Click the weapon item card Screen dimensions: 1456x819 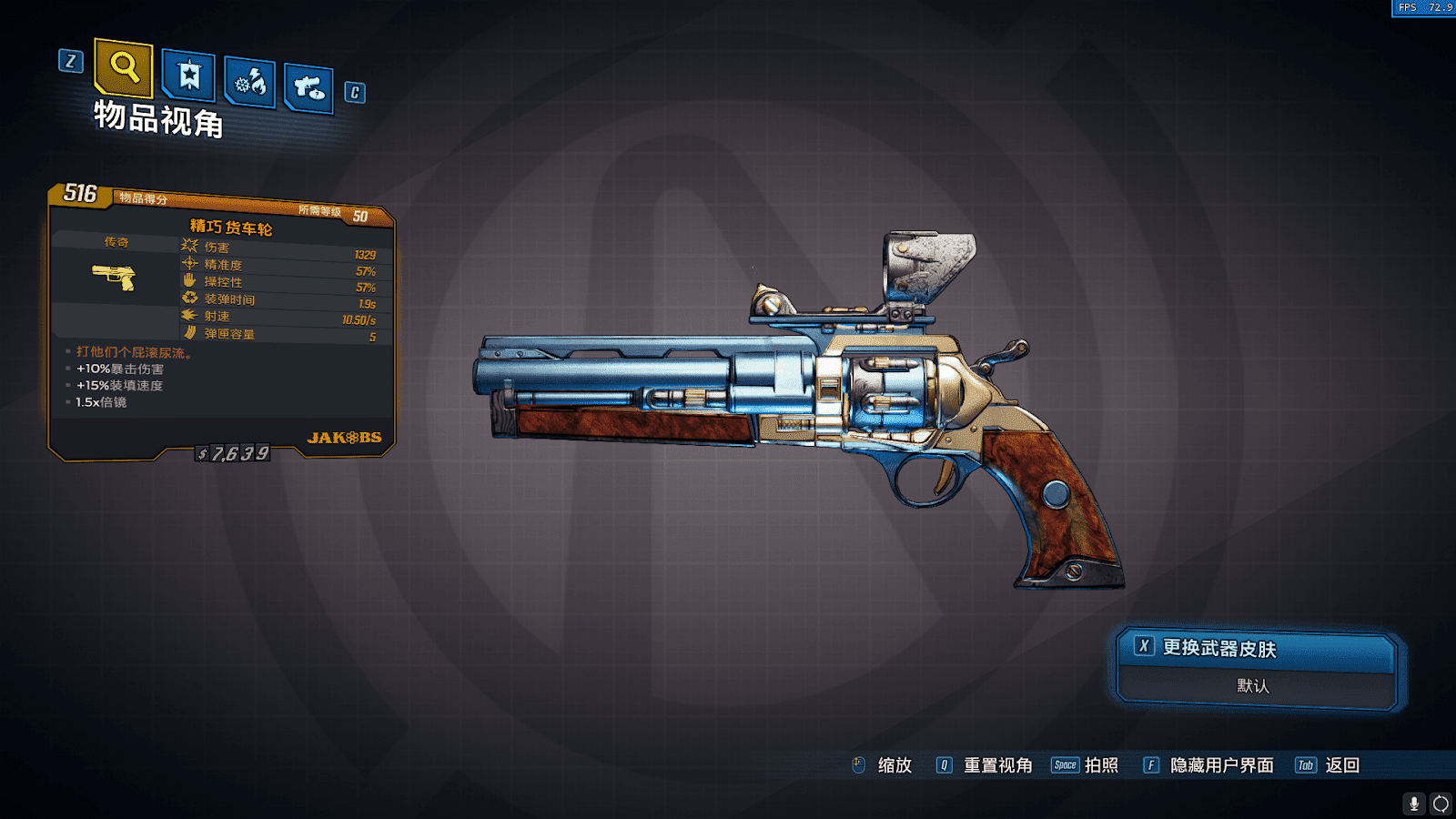[221, 323]
